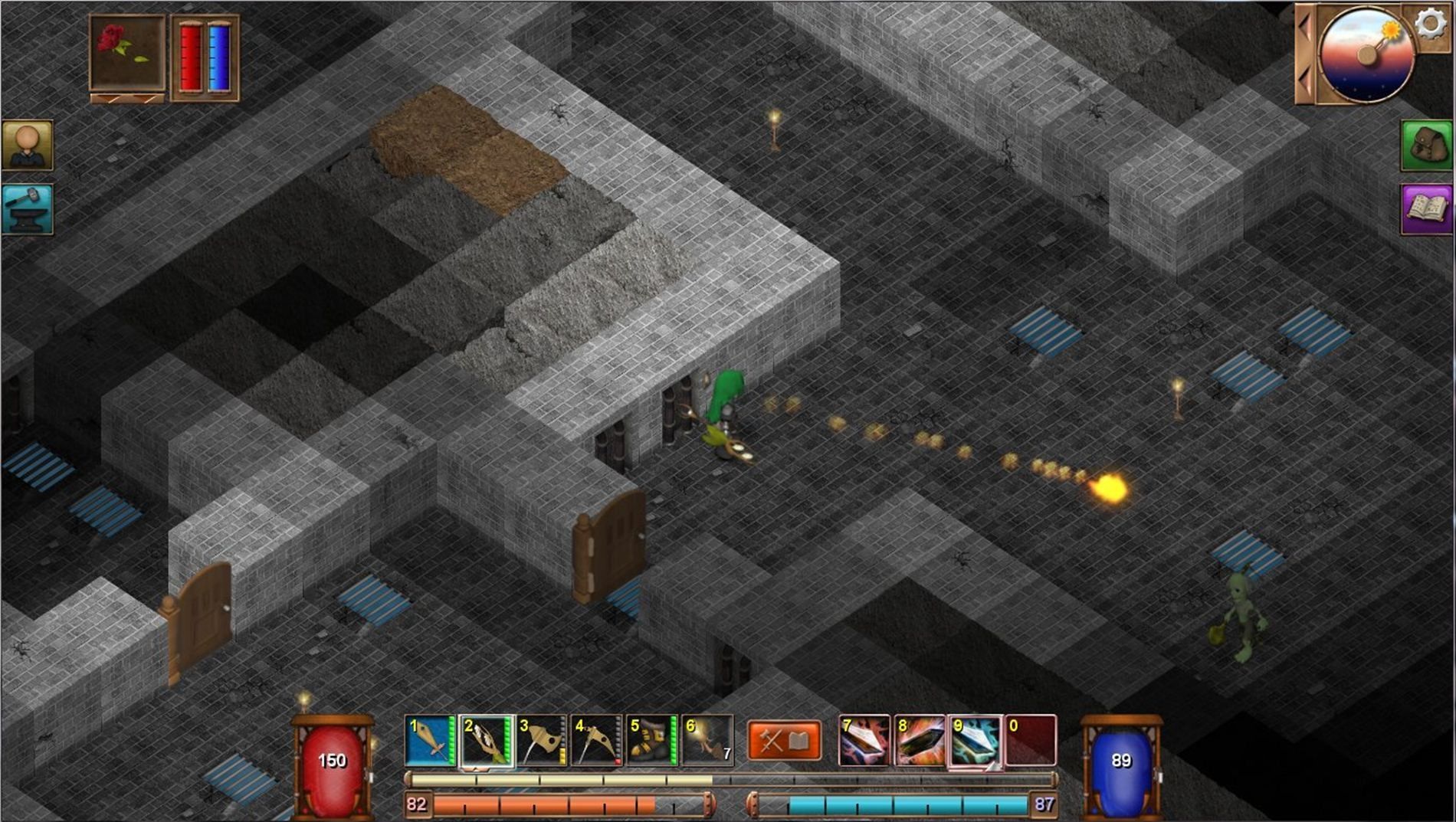Open the crafting anvil and hammer menu
This screenshot has height=822, width=1456.
(28, 208)
